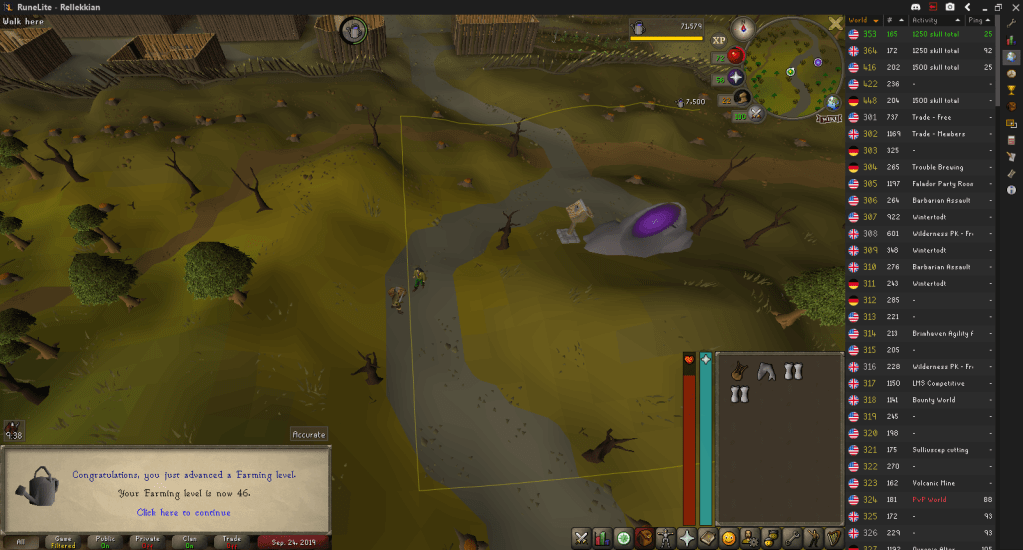The image size is (1023, 550).
Task: Click the compass to face north
Action: (x=742, y=28)
